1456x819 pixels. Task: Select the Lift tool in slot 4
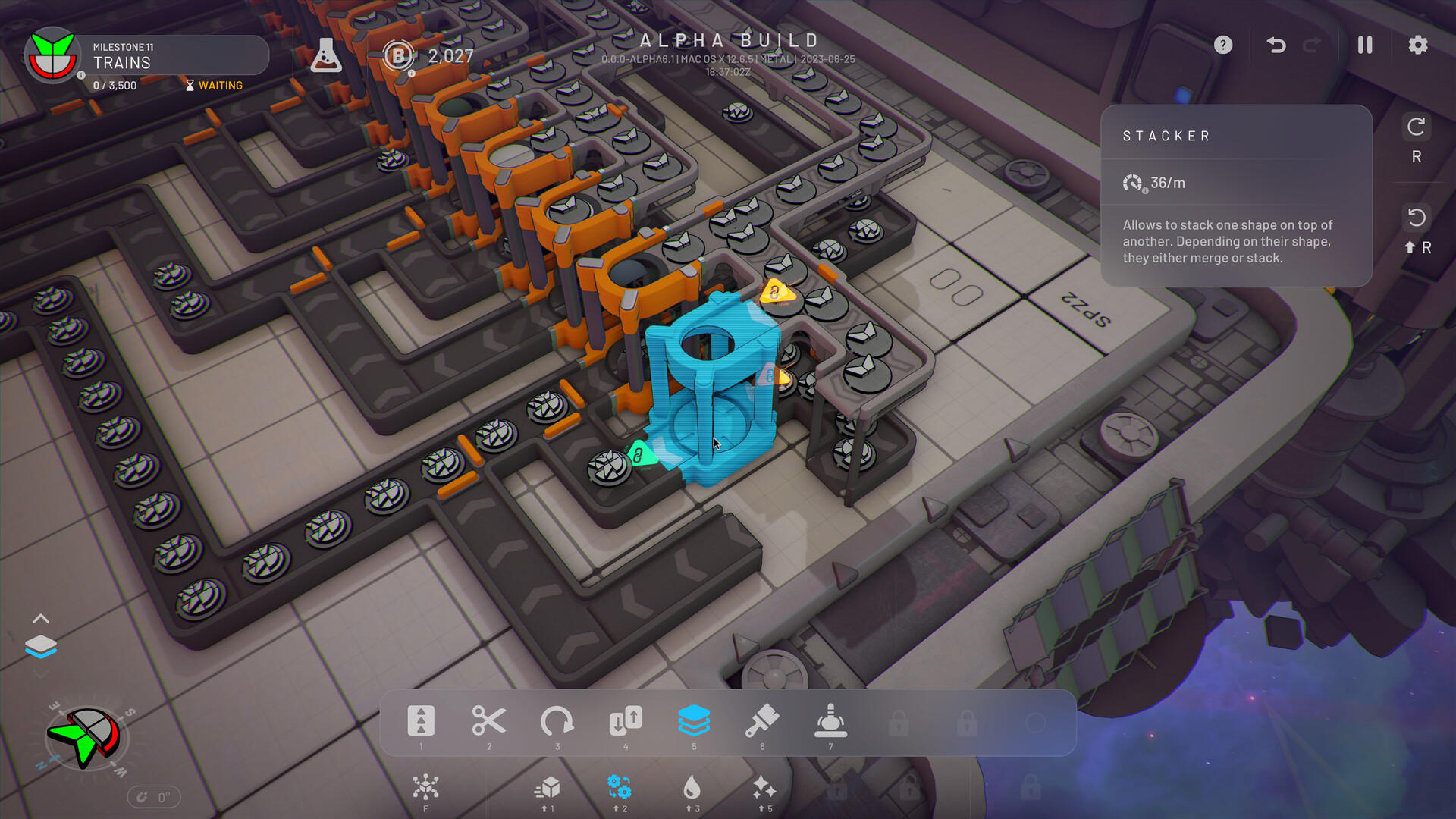(x=626, y=720)
